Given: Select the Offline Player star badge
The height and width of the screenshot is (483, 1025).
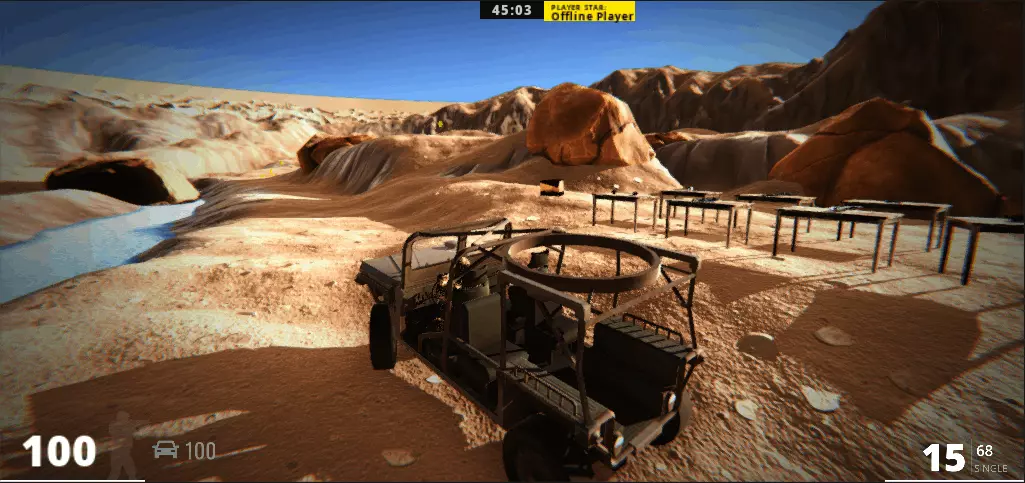Looking at the screenshot, I should tap(589, 11).
